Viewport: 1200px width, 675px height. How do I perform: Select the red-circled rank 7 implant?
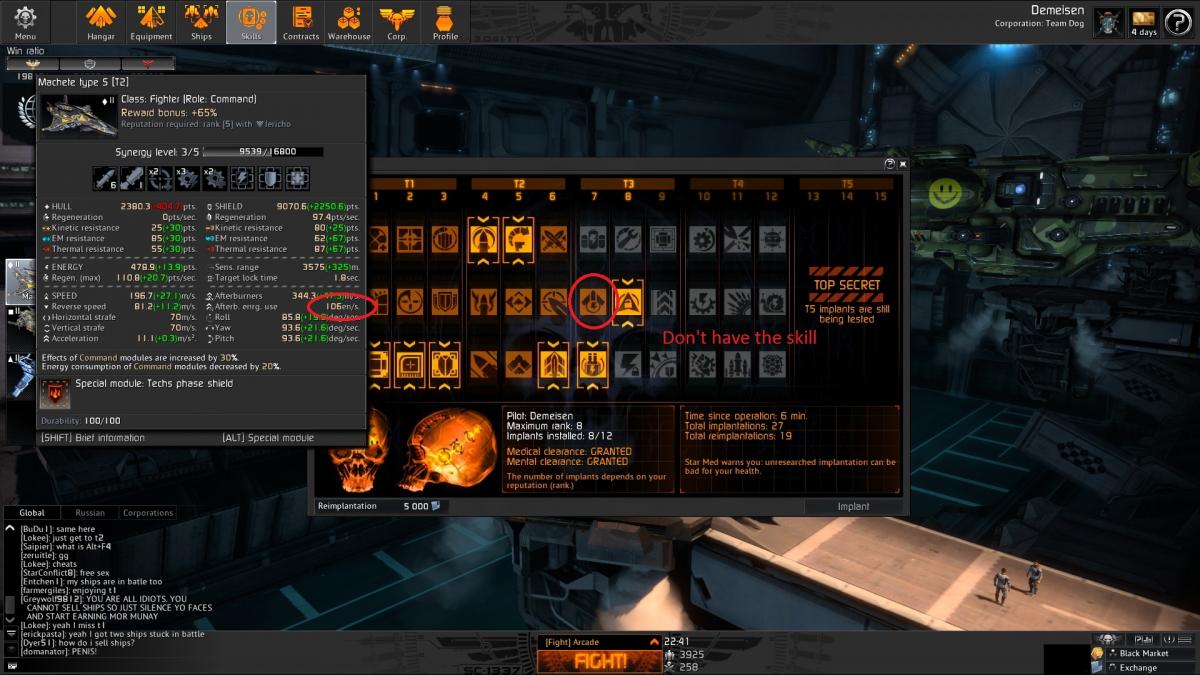coord(592,301)
